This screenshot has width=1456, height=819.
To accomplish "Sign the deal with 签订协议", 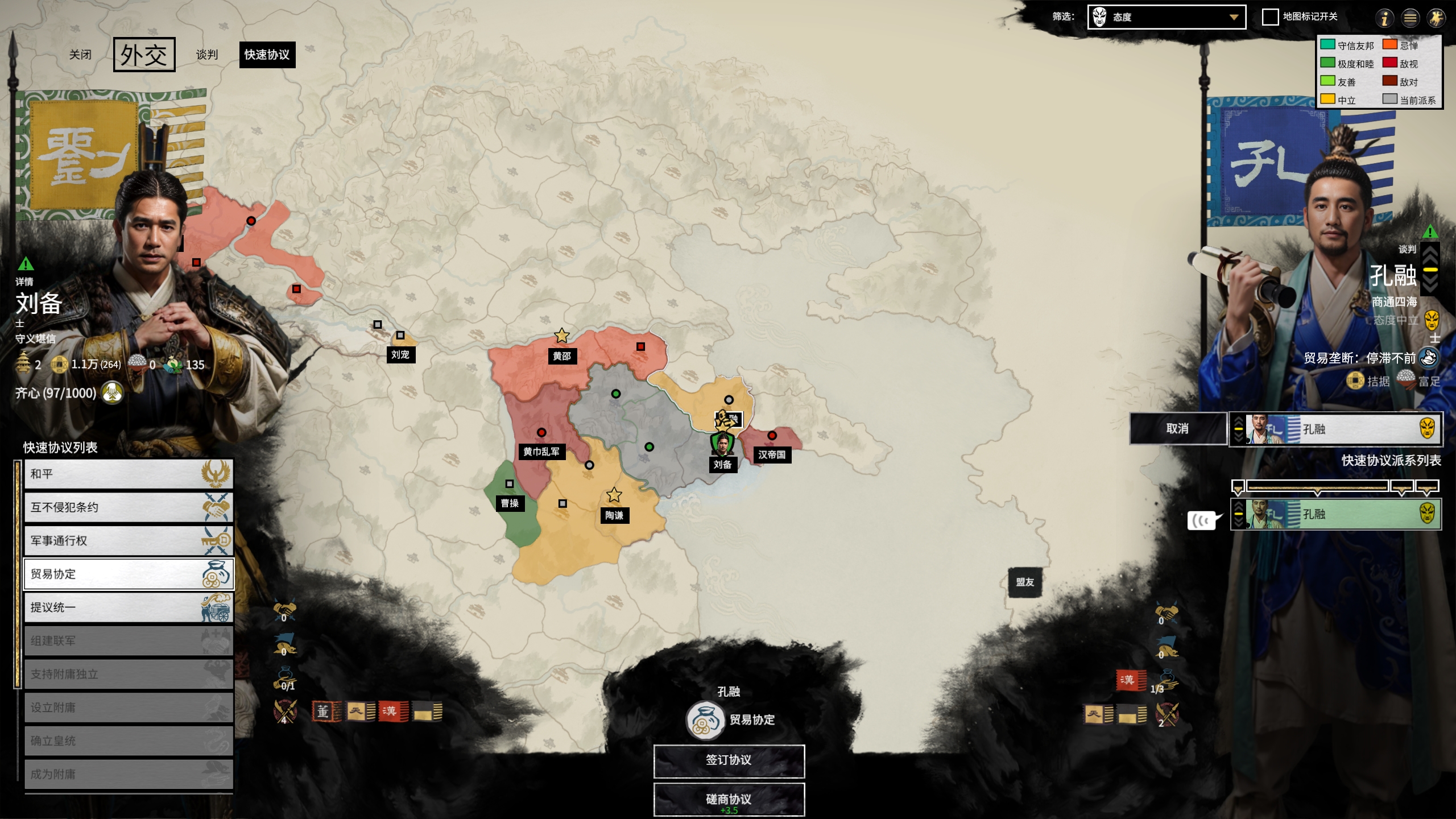I will click(729, 760).
